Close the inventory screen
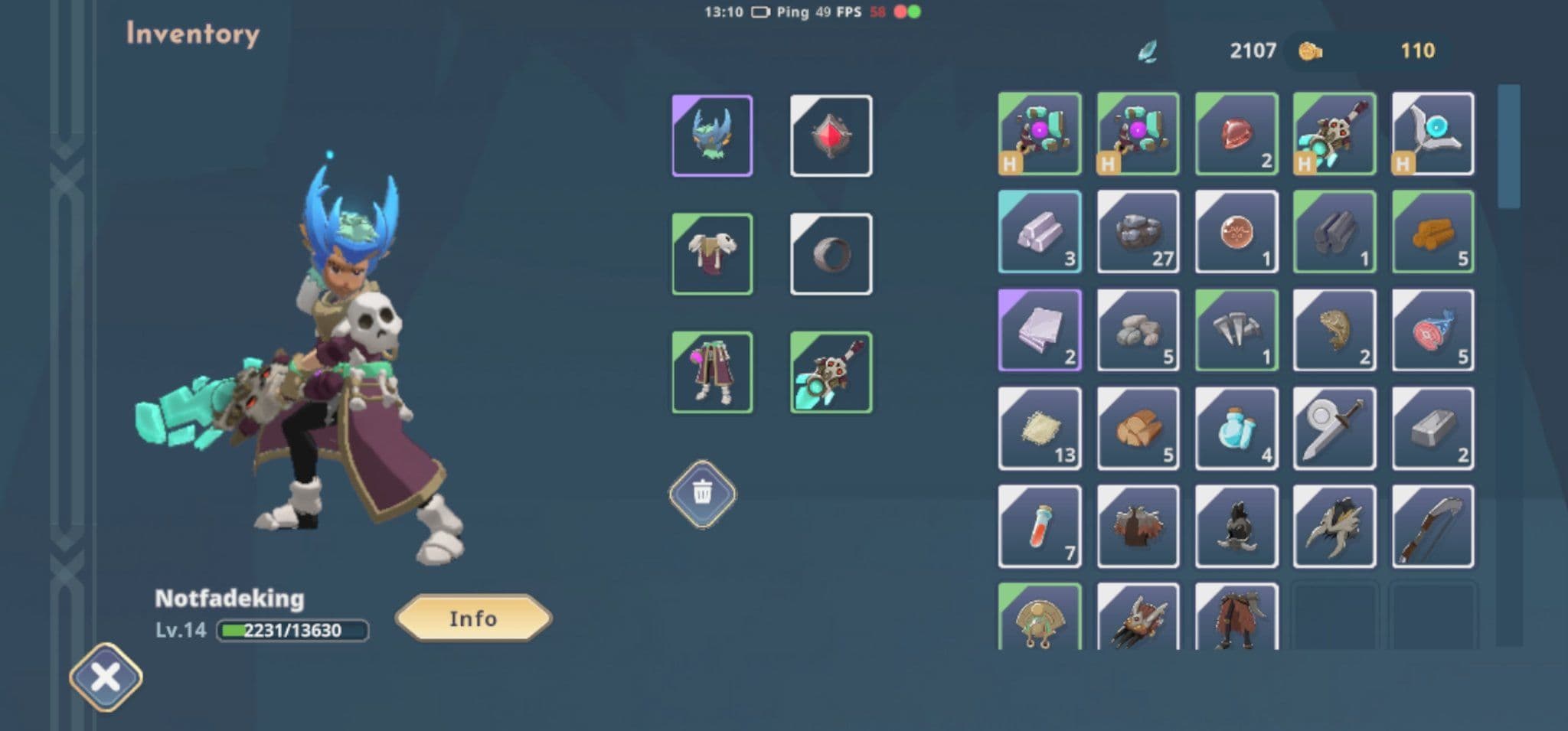 pos(106,677)
